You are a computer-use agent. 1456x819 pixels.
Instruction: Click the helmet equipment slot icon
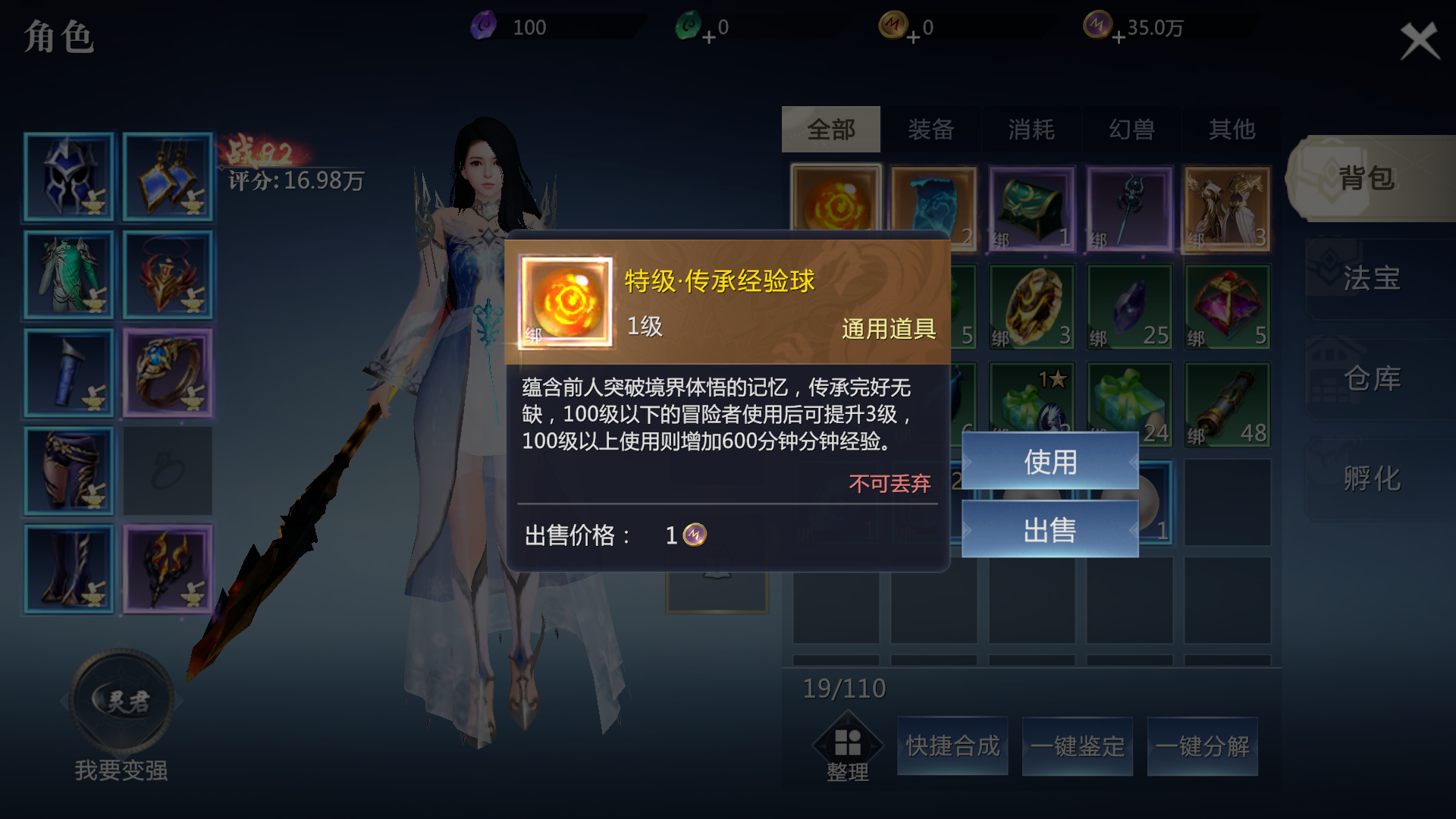(68, 178)
